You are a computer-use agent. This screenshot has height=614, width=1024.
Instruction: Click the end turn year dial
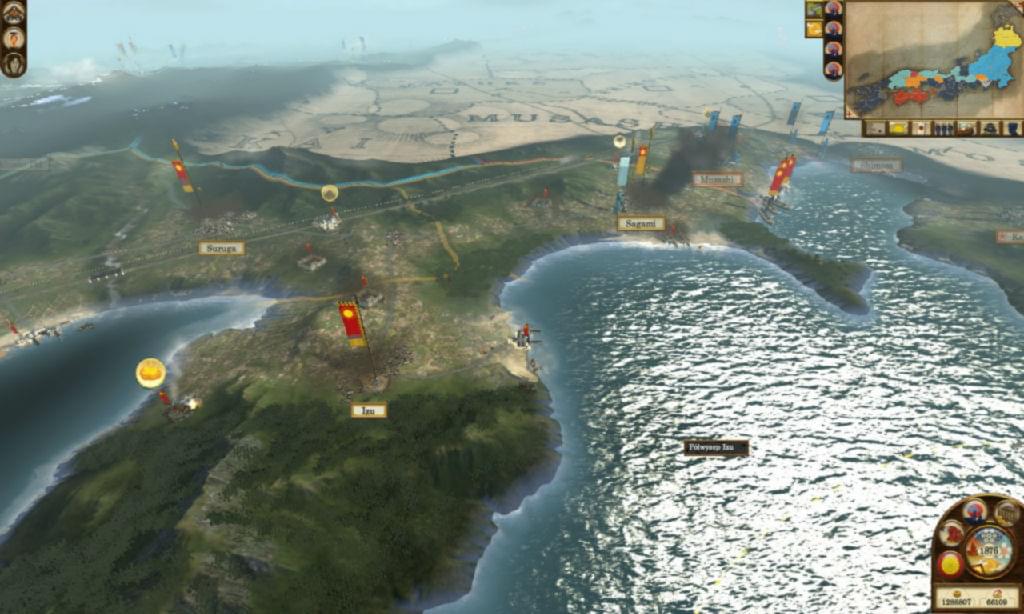pyautogui.click(x=988, y=547)
